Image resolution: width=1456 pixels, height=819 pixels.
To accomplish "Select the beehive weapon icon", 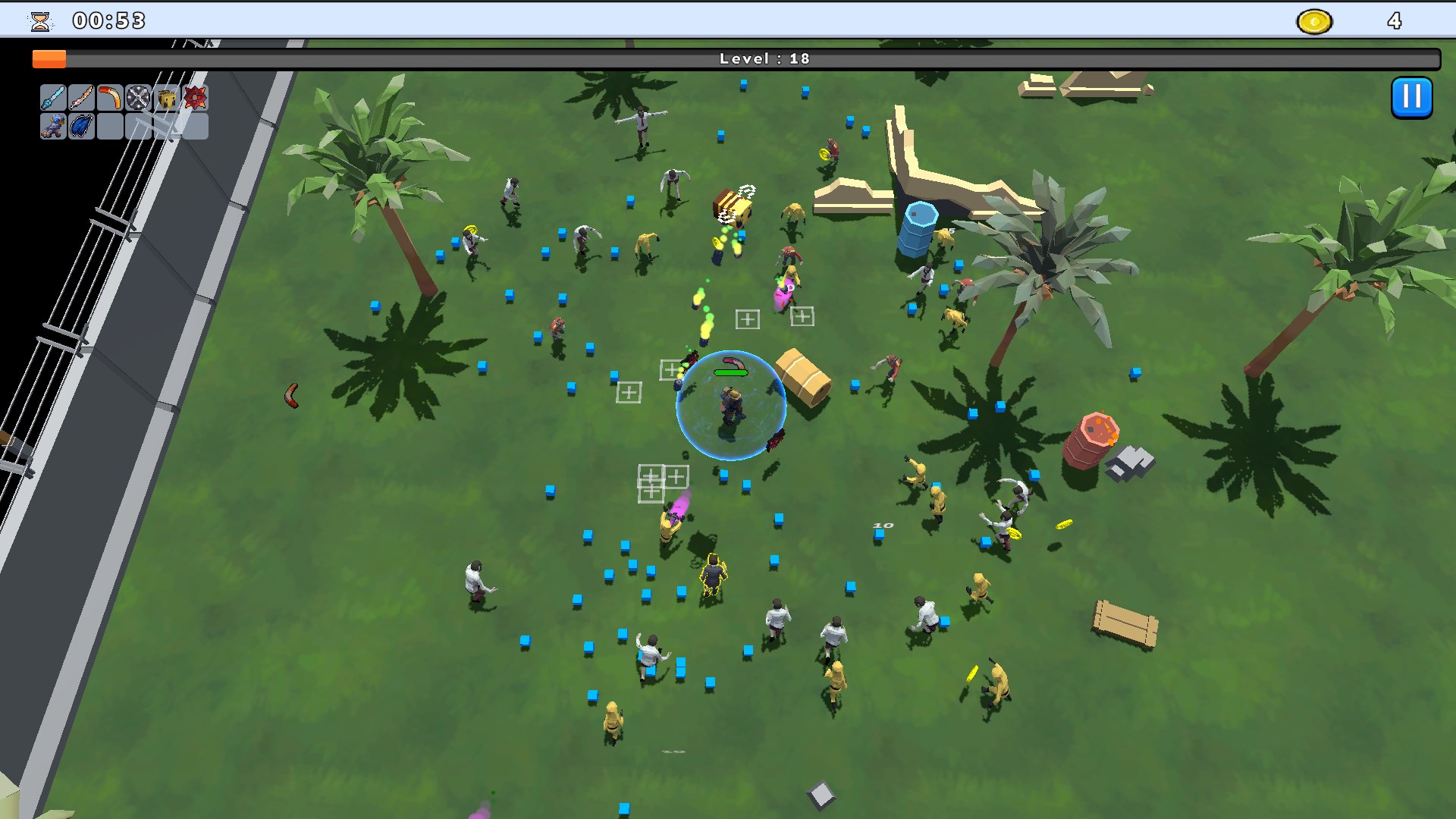I will pyautogui.click(x=166, y=98).
